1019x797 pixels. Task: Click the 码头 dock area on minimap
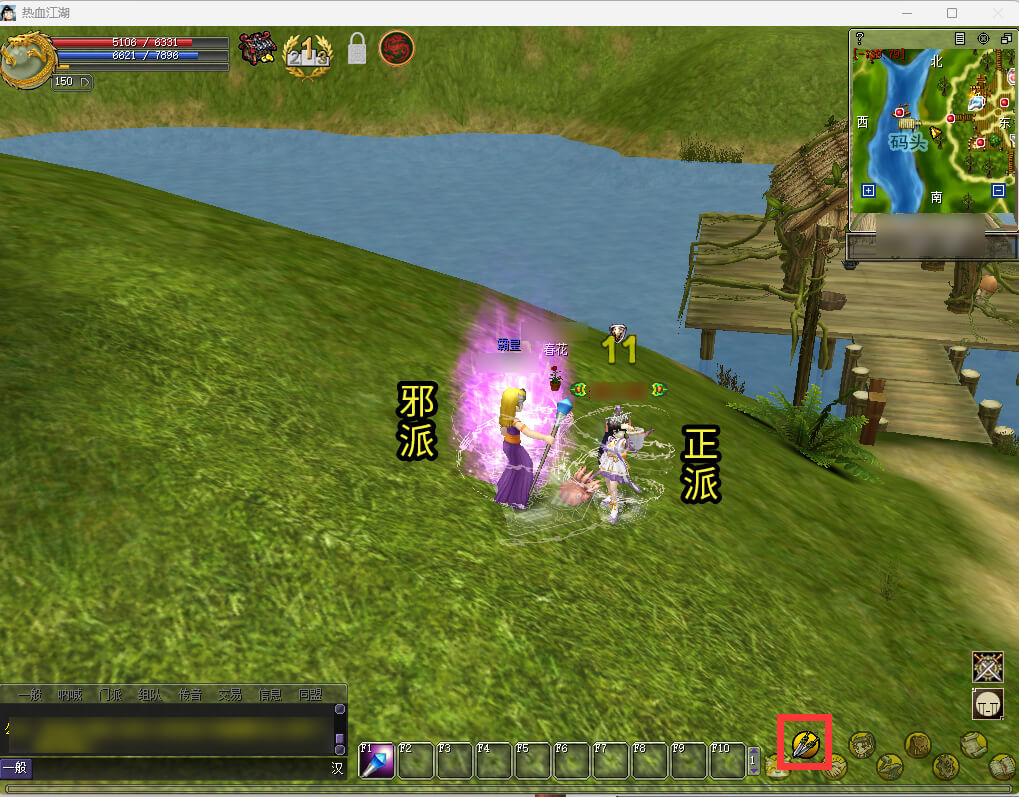908,142
